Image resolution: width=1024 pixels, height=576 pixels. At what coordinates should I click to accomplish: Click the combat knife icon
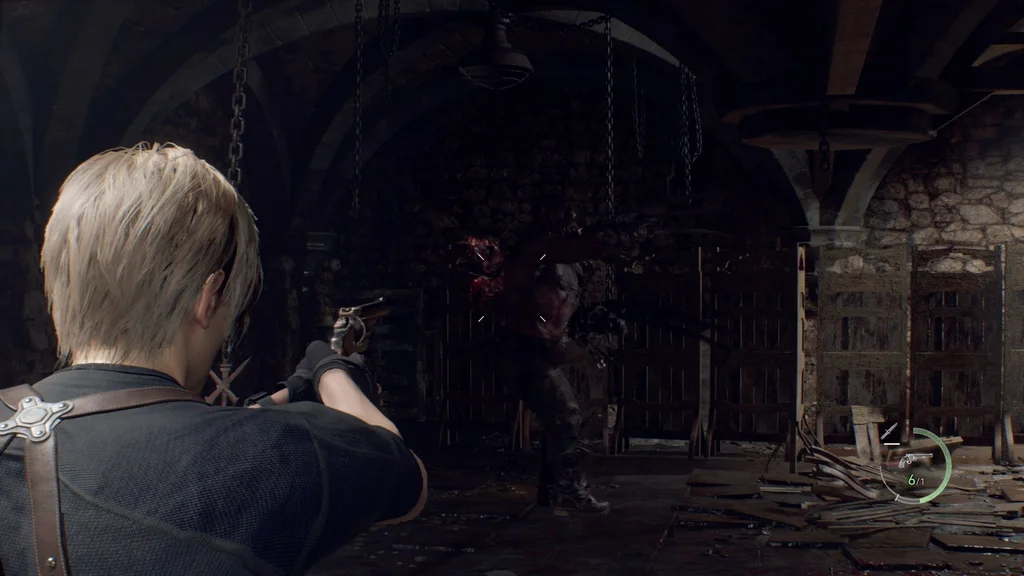tap(889, 433)
